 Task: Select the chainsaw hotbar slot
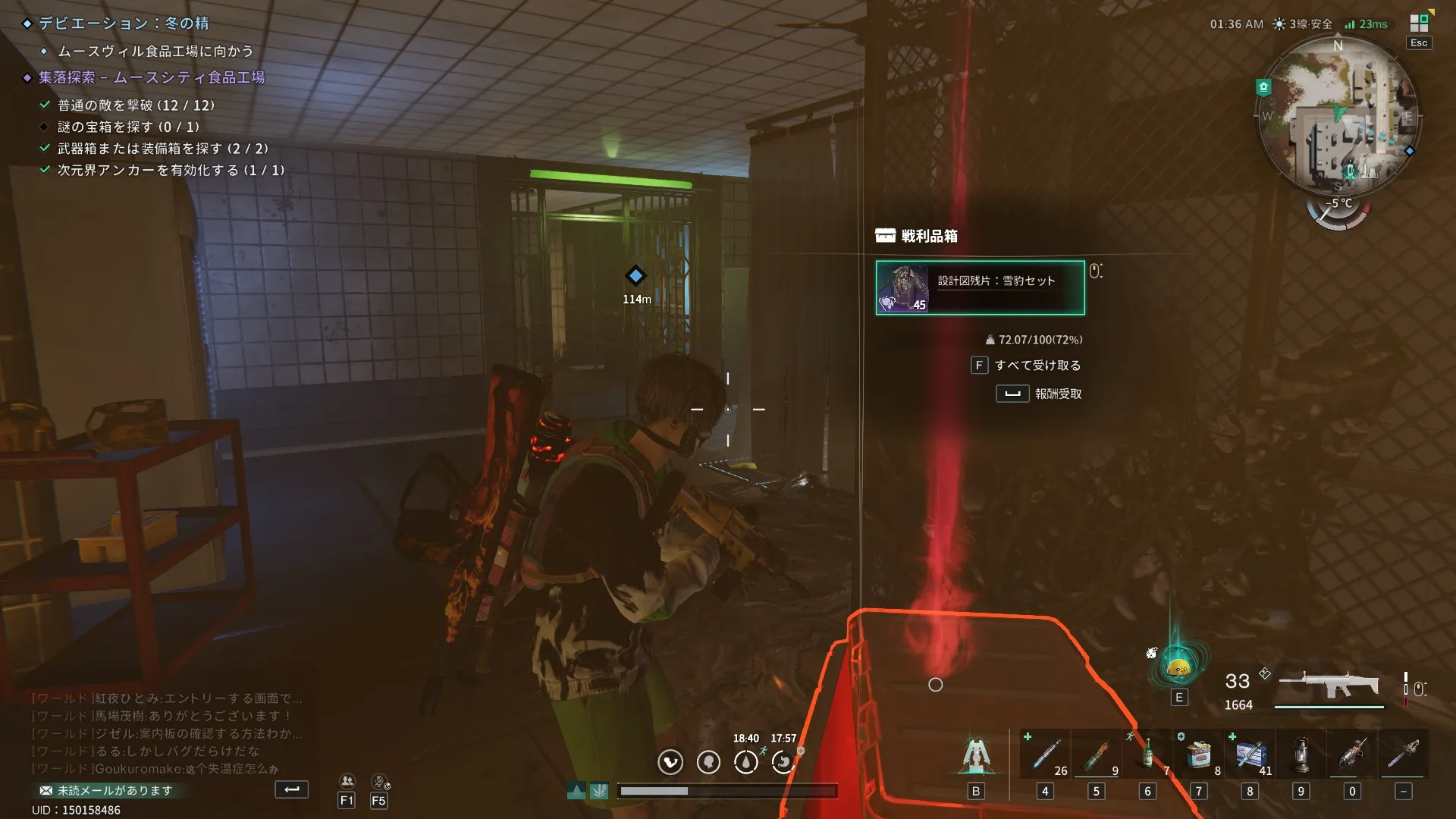[1403, 755]
